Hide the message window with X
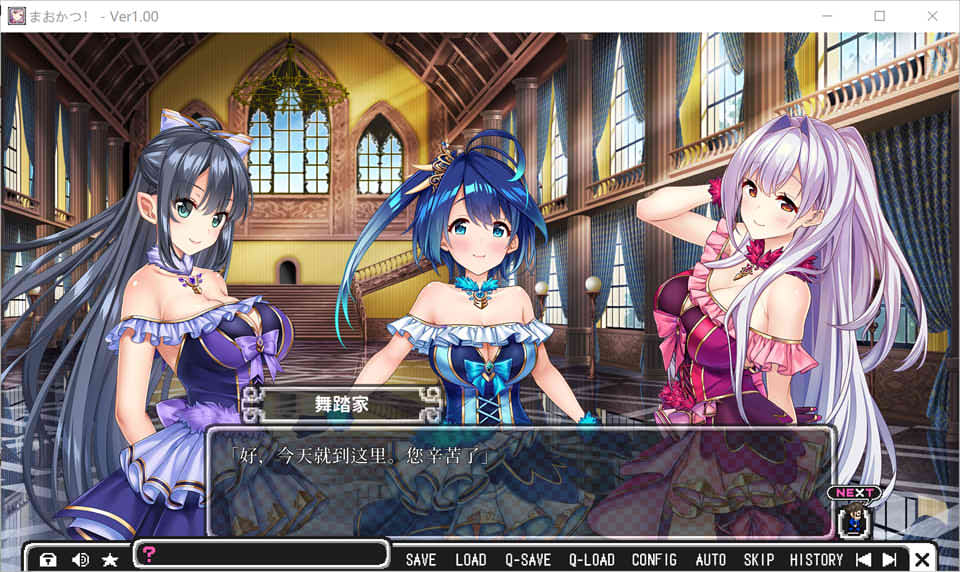Viewport: 960px width, 572px height. point(922,560)
